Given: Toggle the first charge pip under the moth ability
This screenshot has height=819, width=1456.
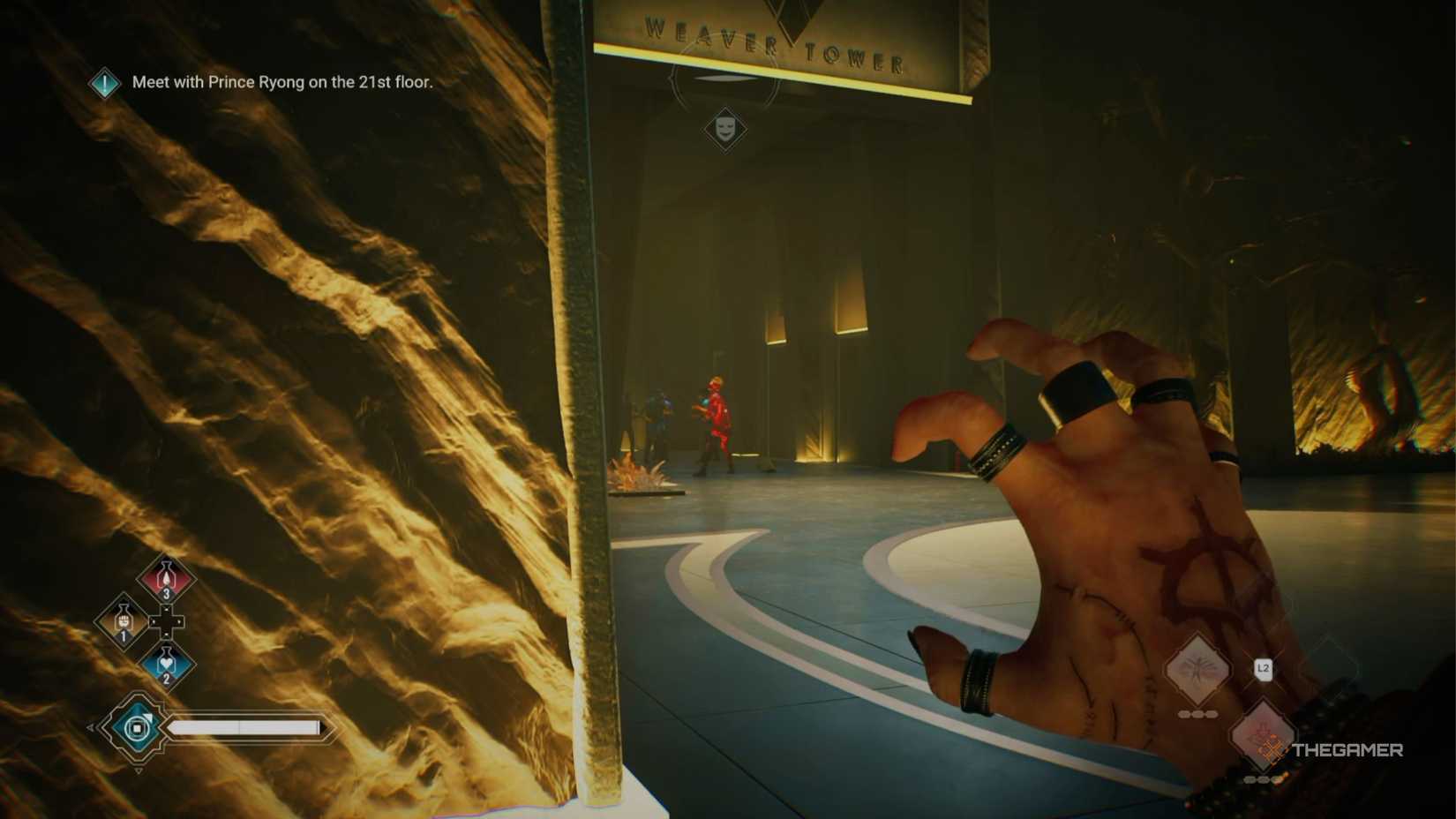Looking at the screenshot, I should click(1183, 714).
